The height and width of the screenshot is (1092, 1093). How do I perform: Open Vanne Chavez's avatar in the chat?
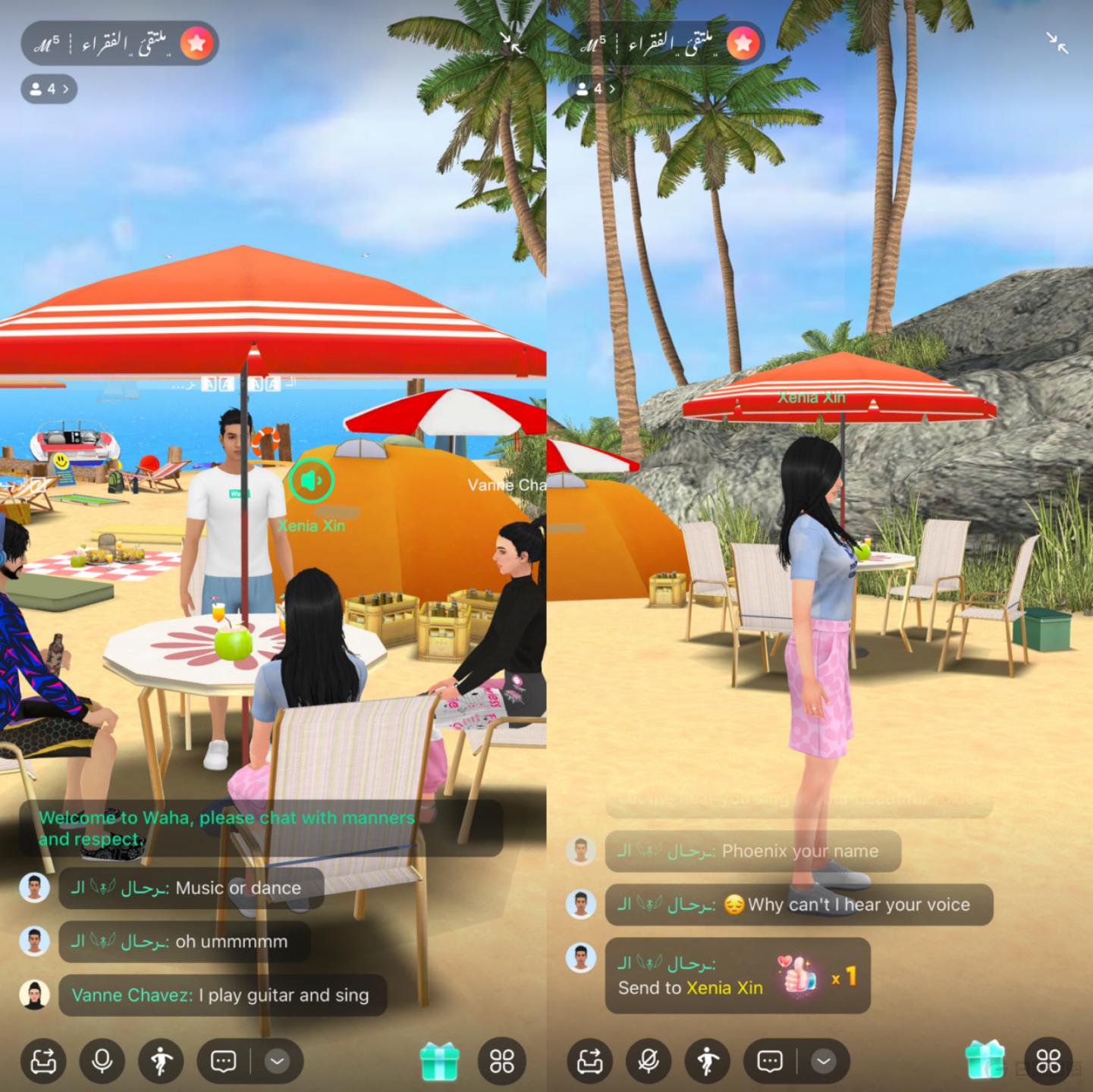[x=35, y=995]
